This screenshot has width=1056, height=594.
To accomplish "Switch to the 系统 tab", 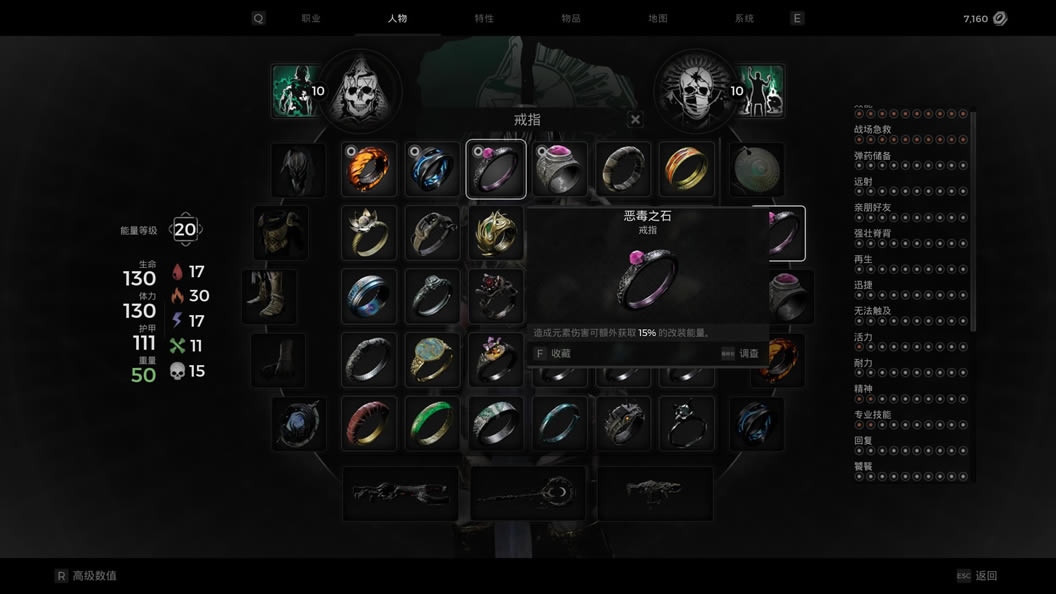I will pyautogui.click(x=744, y=18).
